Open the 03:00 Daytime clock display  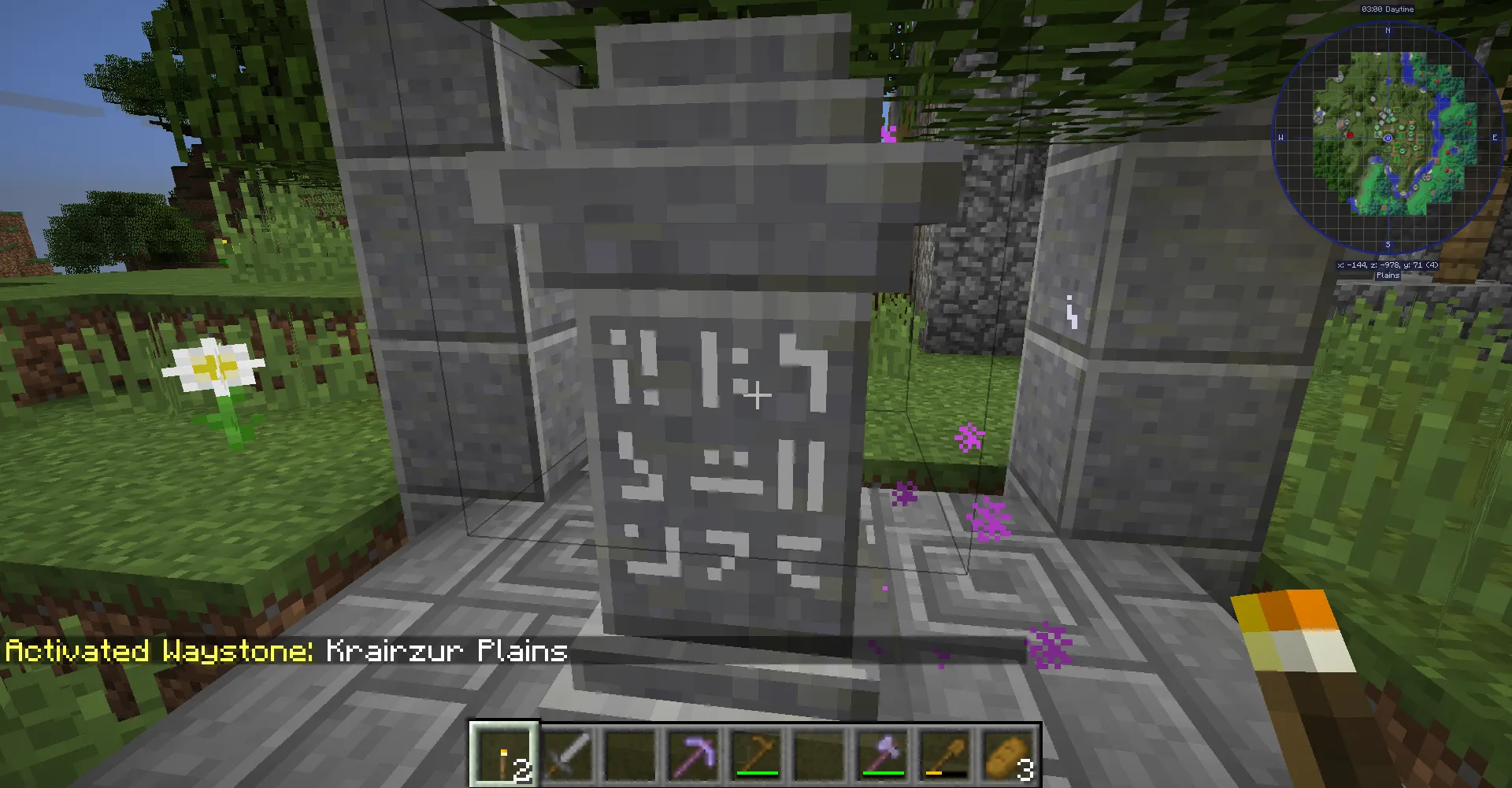point(1386,9)
